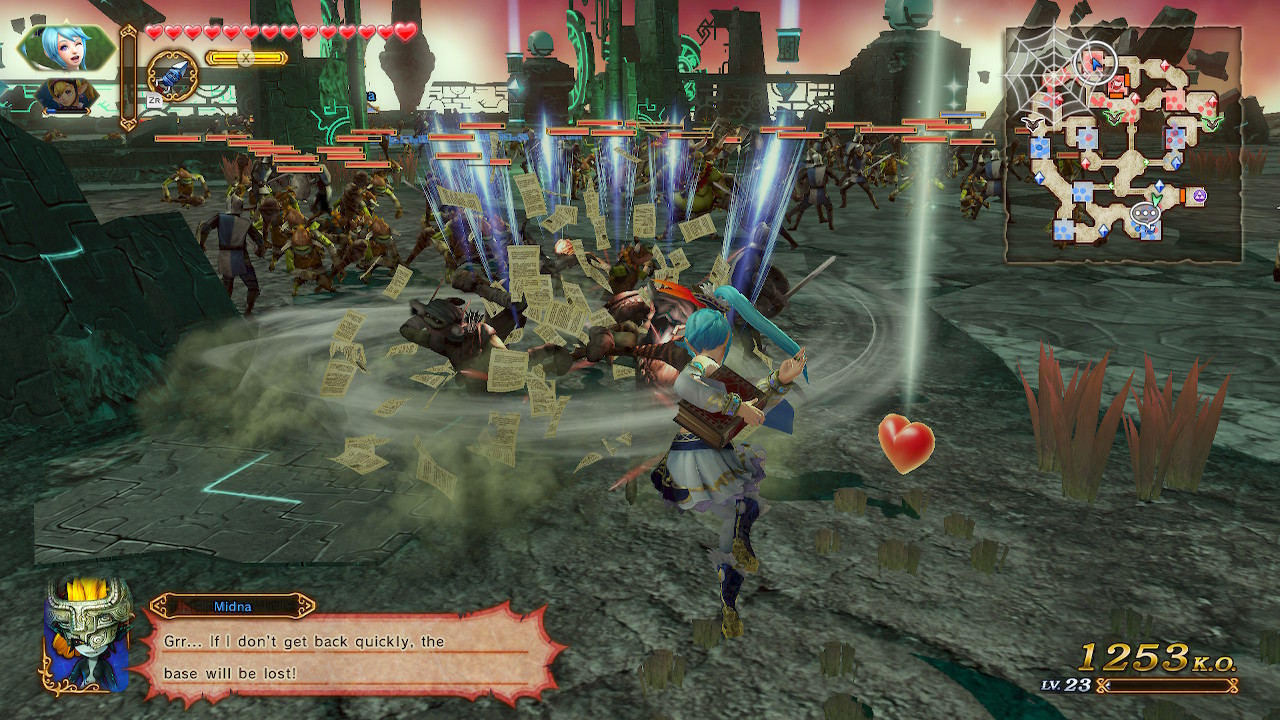Click the circled blue player arrow on minimap
Viewport: 1280px width, 720px height.
[x=1095, y=63]
